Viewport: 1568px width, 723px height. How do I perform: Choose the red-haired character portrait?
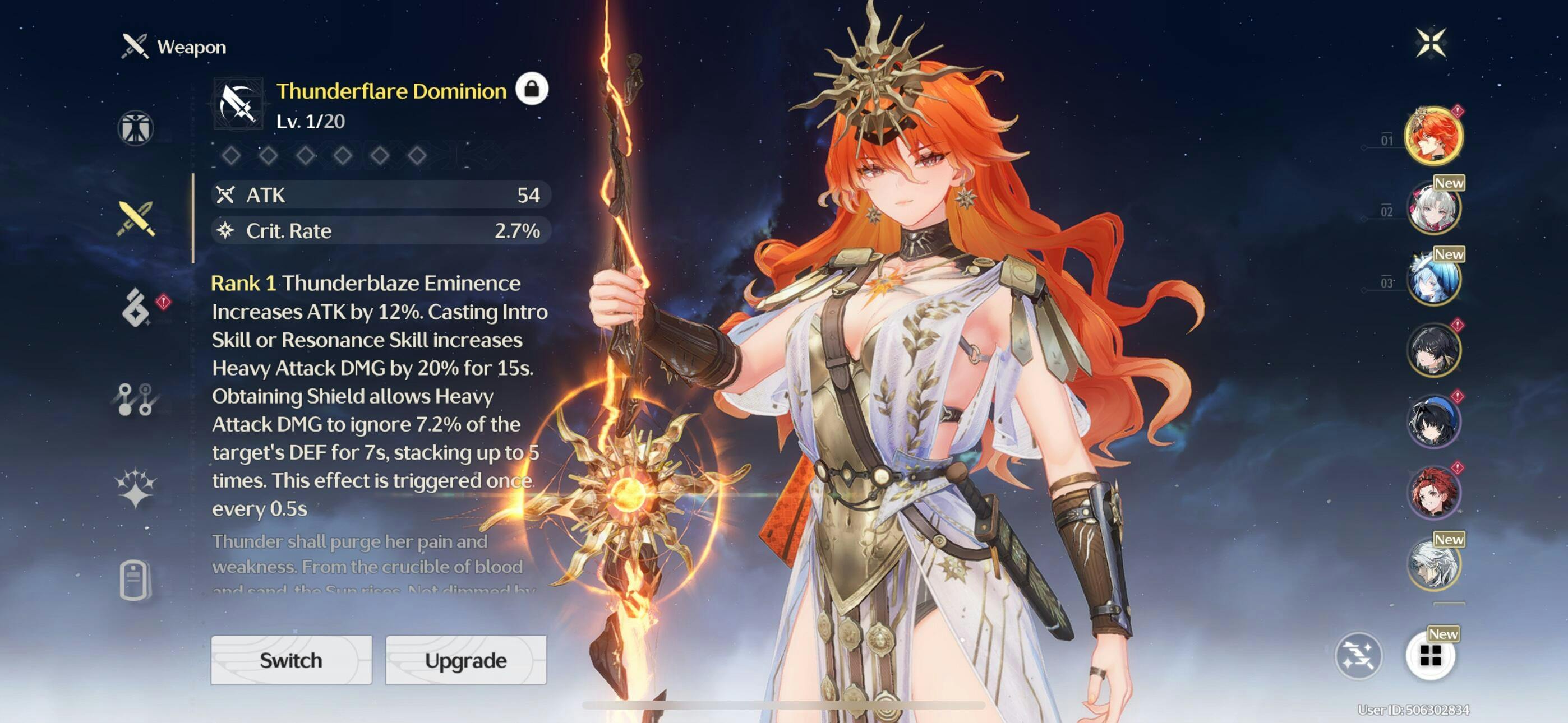pos(1433,492)
